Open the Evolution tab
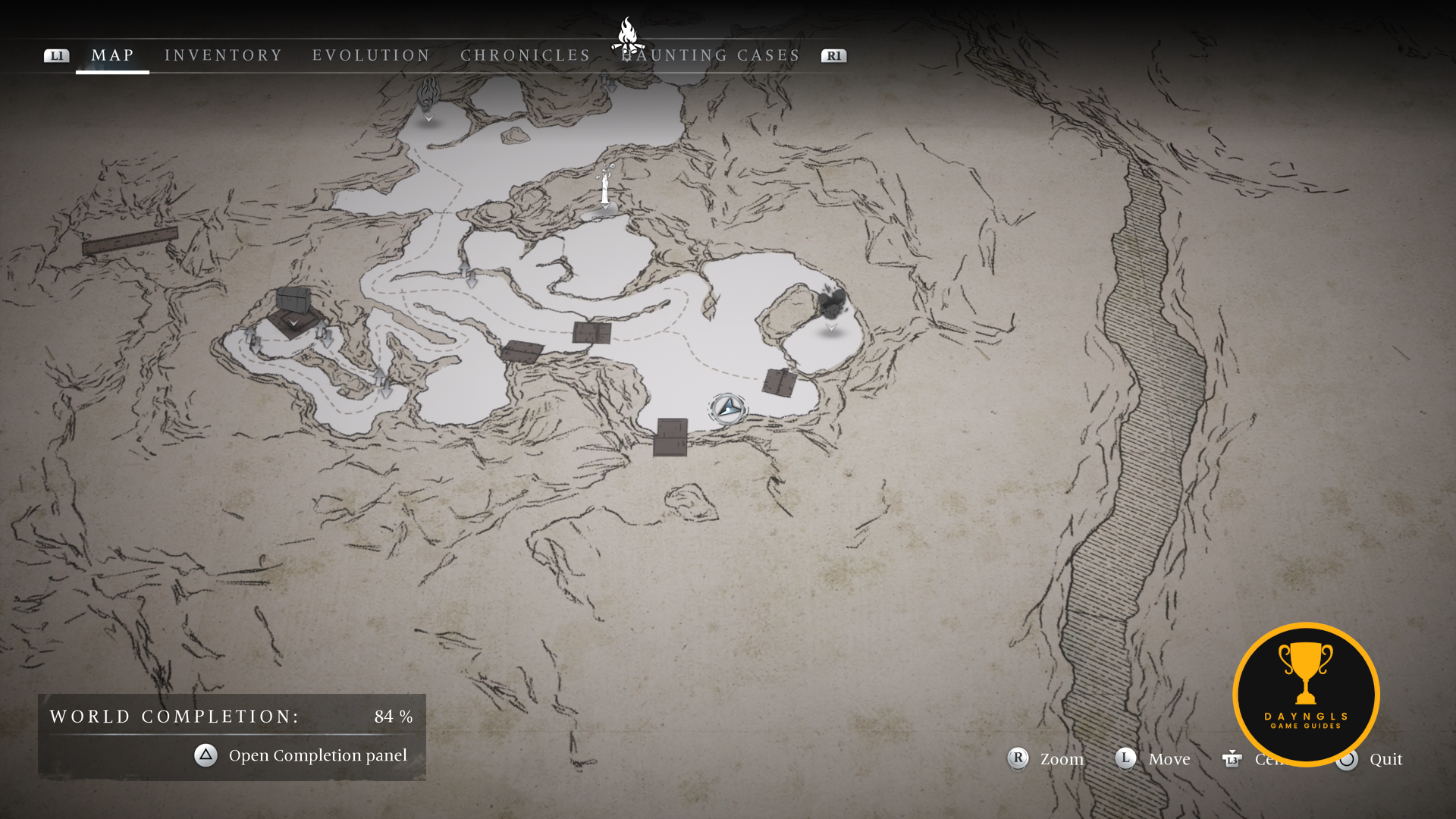Screen dimensions: 1456x819 (x=371, y=55)
